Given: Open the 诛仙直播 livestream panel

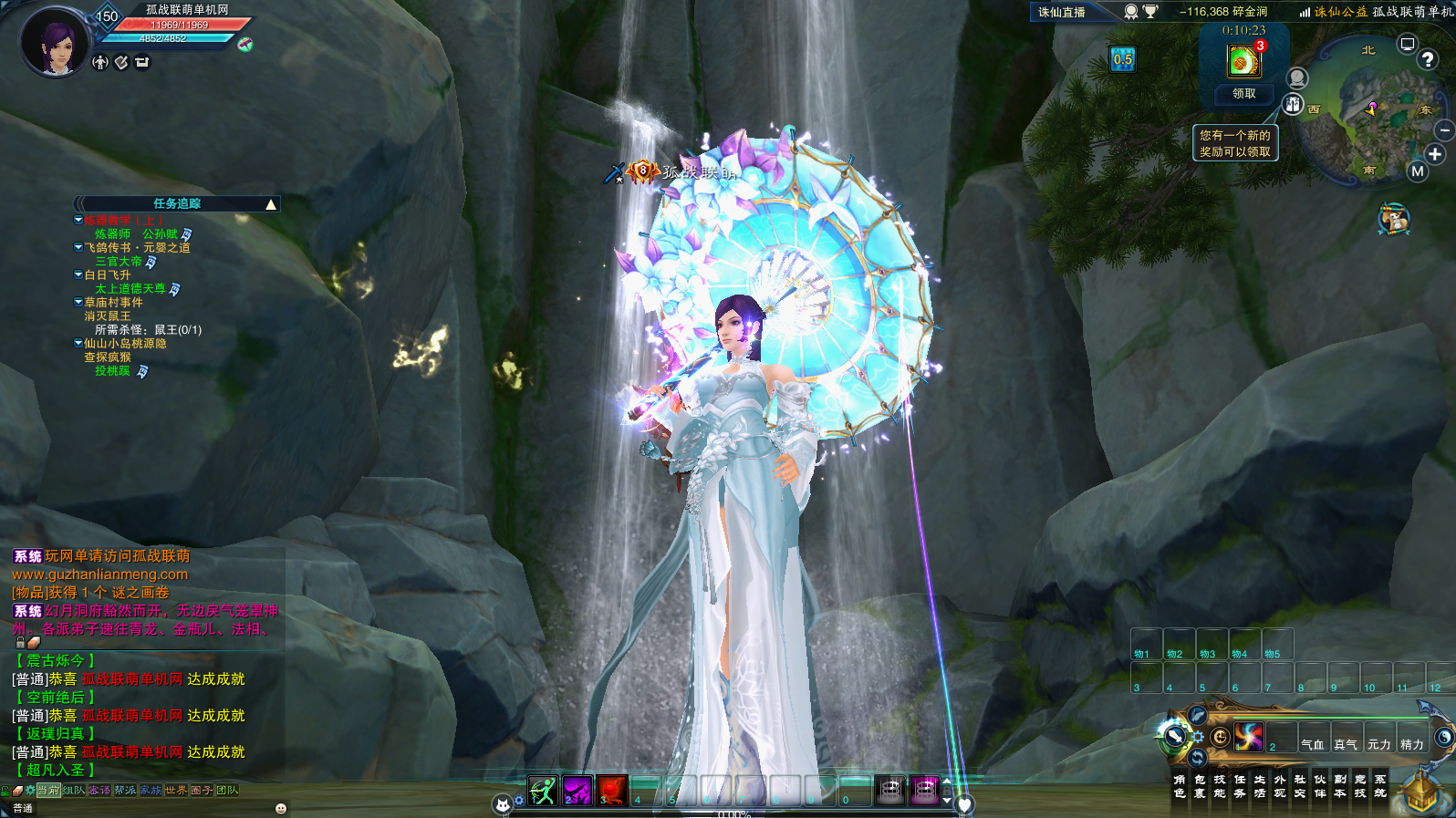Looking at the screenshot, I should click(x=1062, y=12).
